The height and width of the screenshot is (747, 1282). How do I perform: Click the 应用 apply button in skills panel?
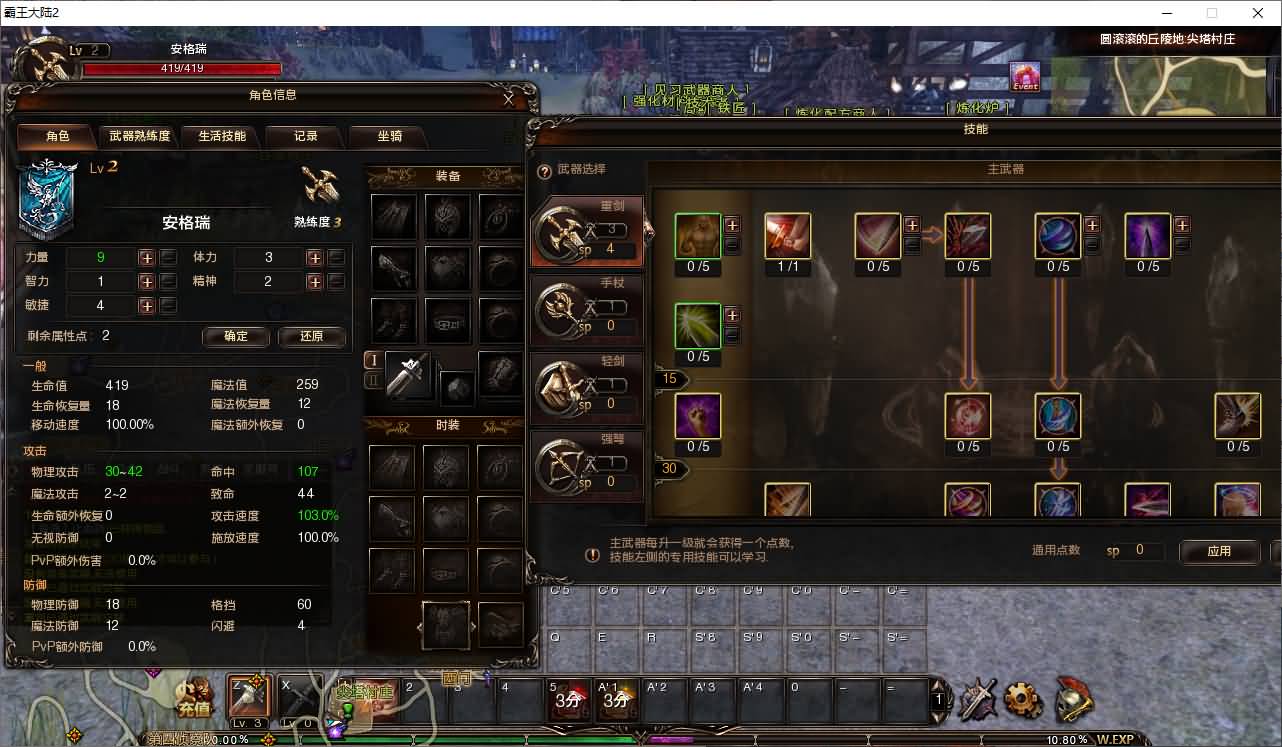pos(1220,552)
